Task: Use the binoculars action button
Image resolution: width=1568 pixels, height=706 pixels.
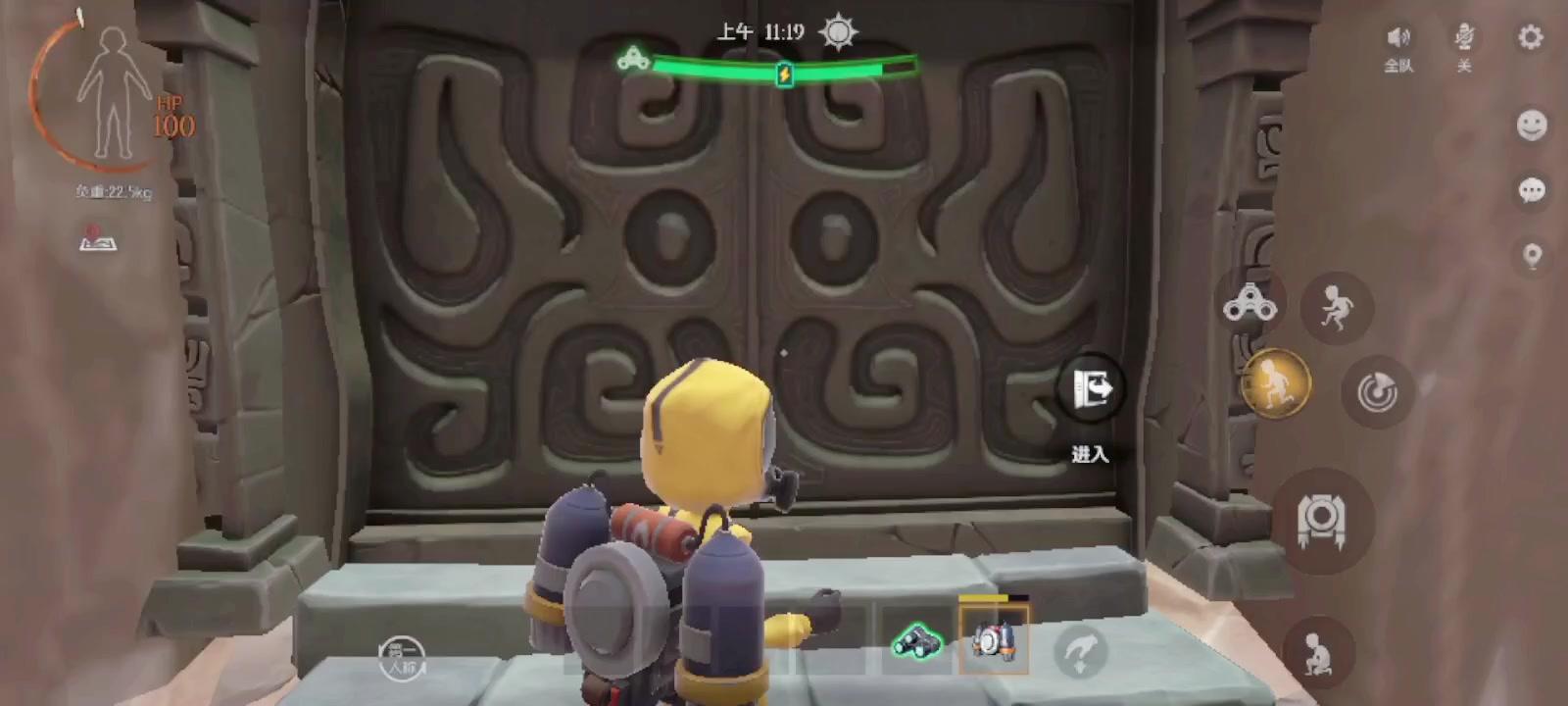Action: coord(1249,304)
